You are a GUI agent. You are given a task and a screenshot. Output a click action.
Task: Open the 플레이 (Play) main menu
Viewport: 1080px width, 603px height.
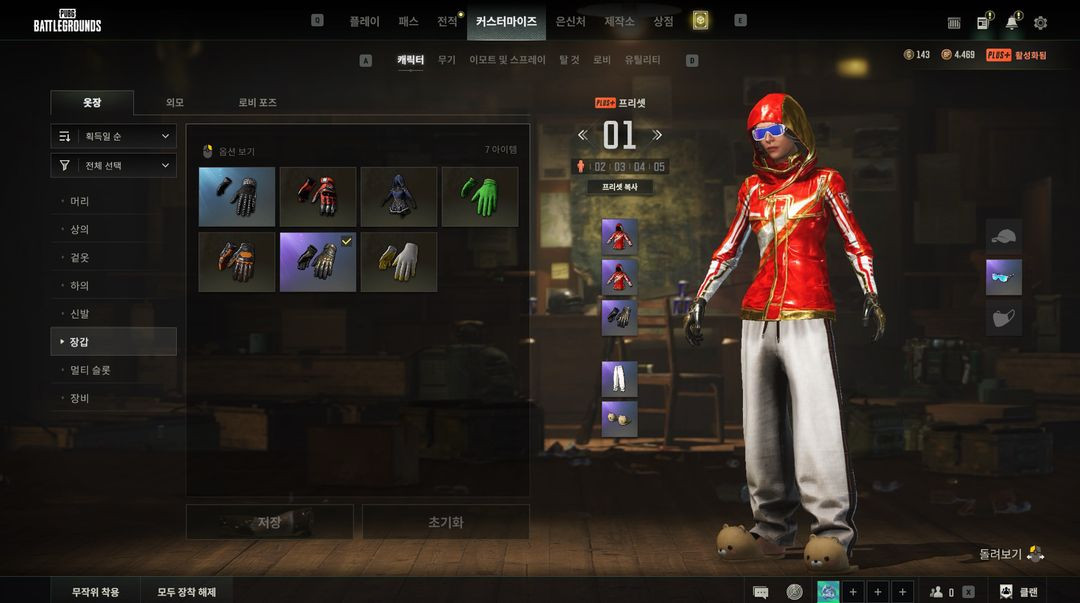(364, 21)
